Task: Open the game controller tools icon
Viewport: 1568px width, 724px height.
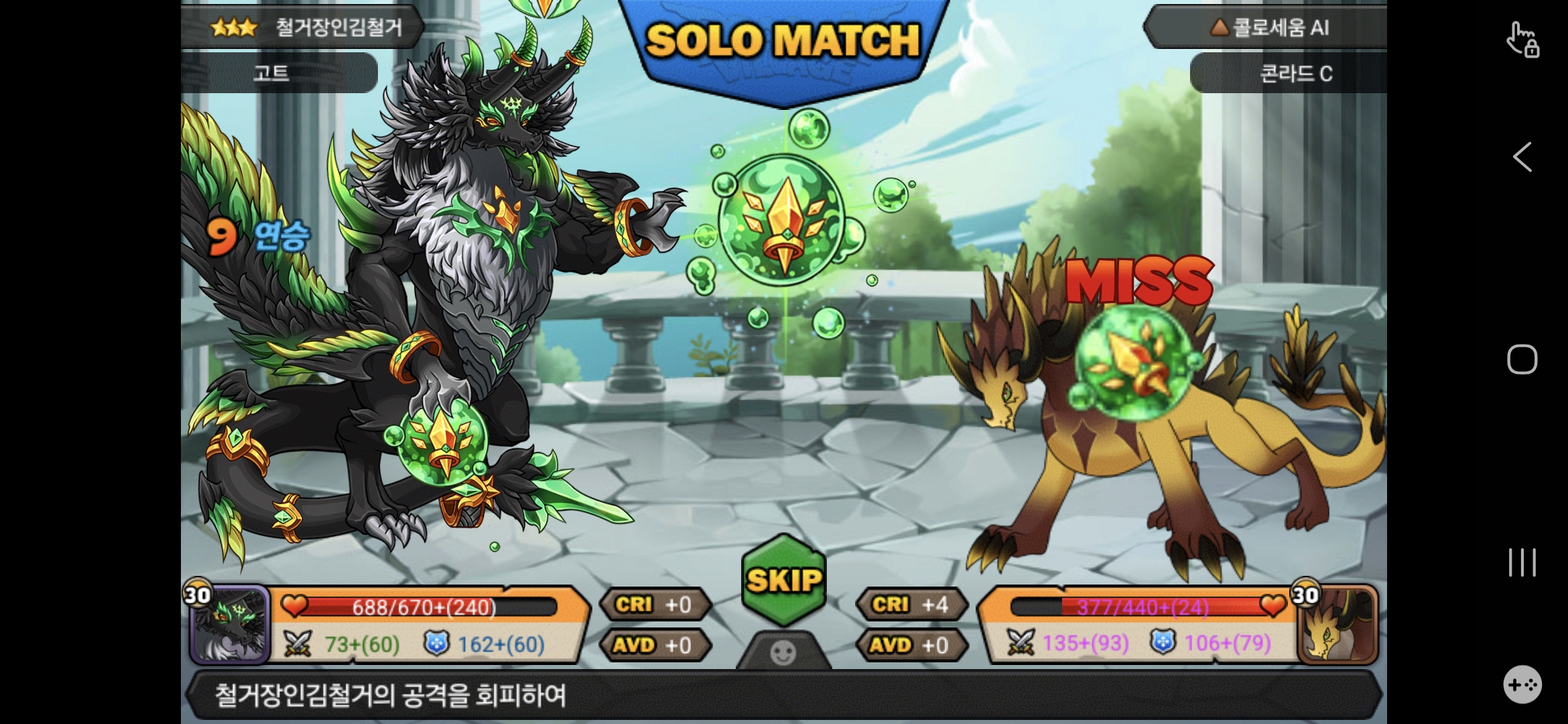Action: [1522, 684]
